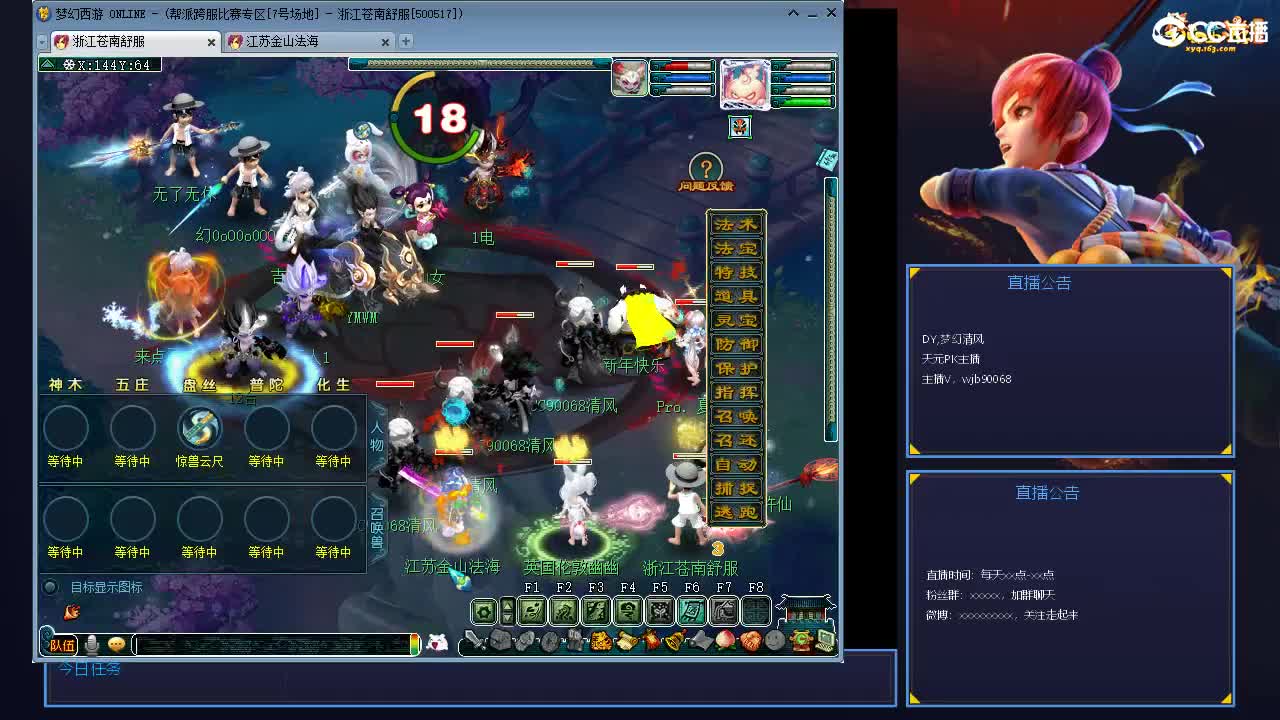The image size is (1280, 720).
Task: Click the green arrow above the coordinates display
Action: point(45,62)
